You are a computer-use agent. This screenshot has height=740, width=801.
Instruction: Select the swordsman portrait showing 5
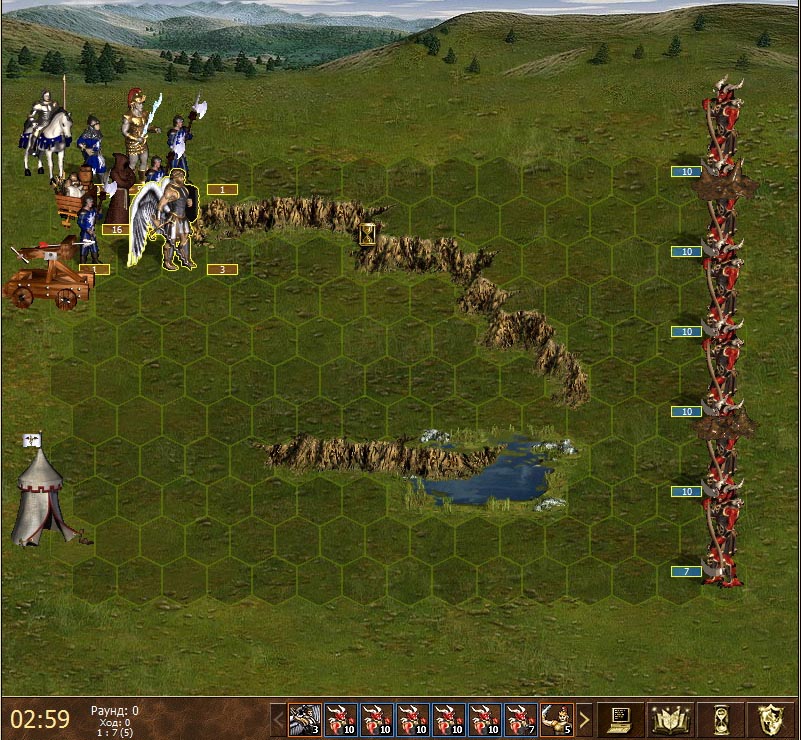557,719
